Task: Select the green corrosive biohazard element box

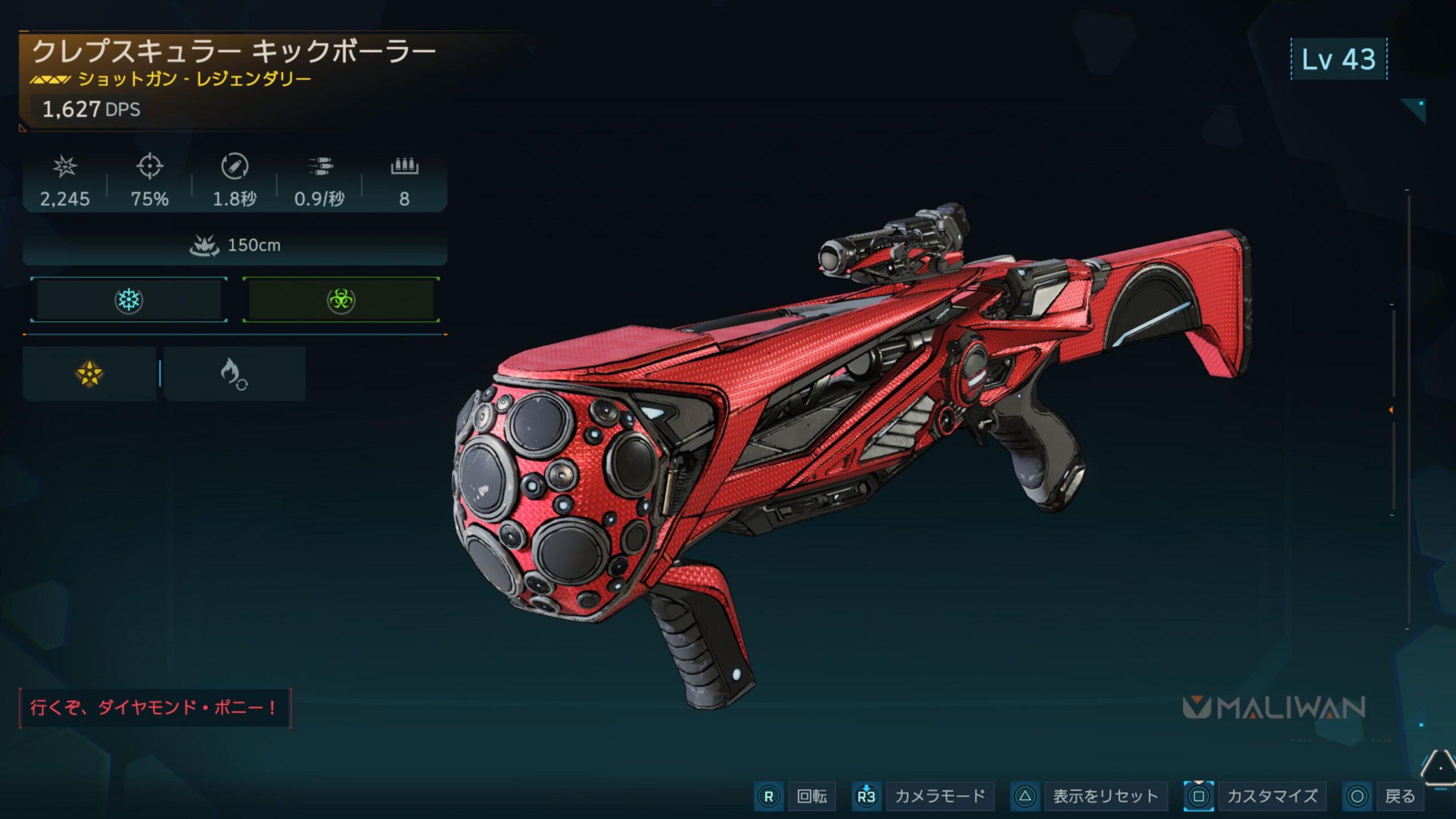Action: tap(341, 300)
